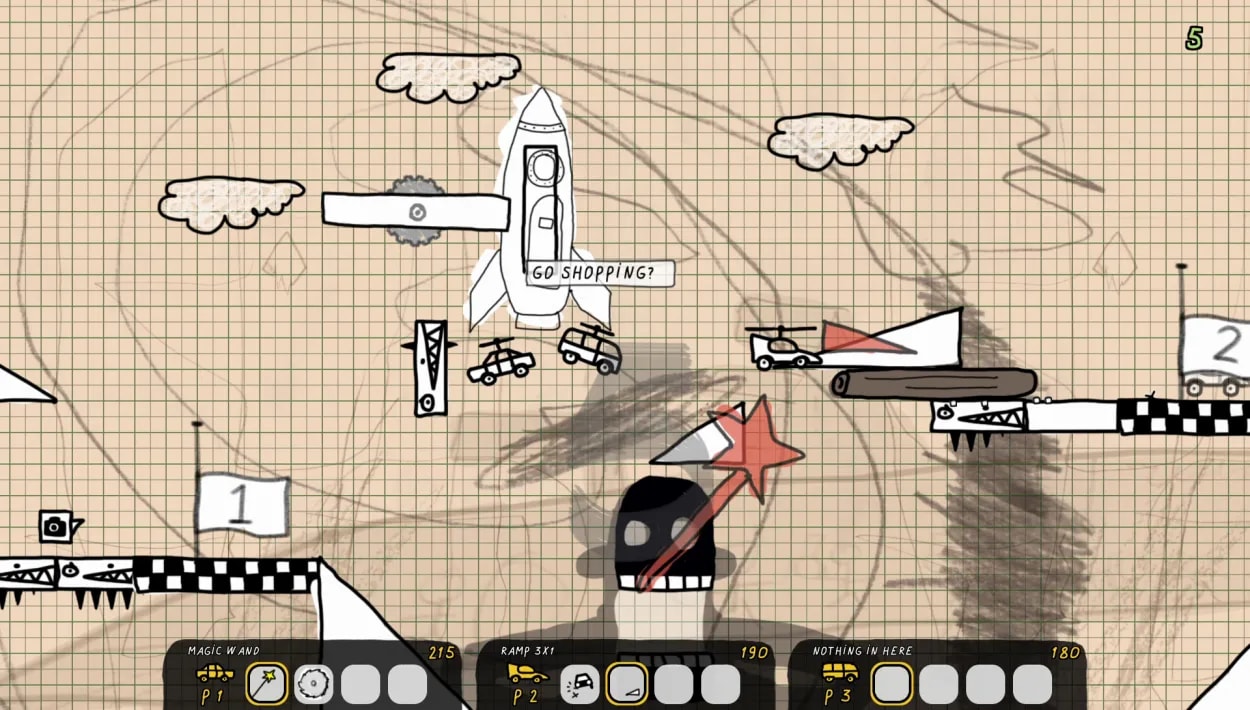
Task: Select the ramp 3x1 item slot
Action: click(627, 684)
